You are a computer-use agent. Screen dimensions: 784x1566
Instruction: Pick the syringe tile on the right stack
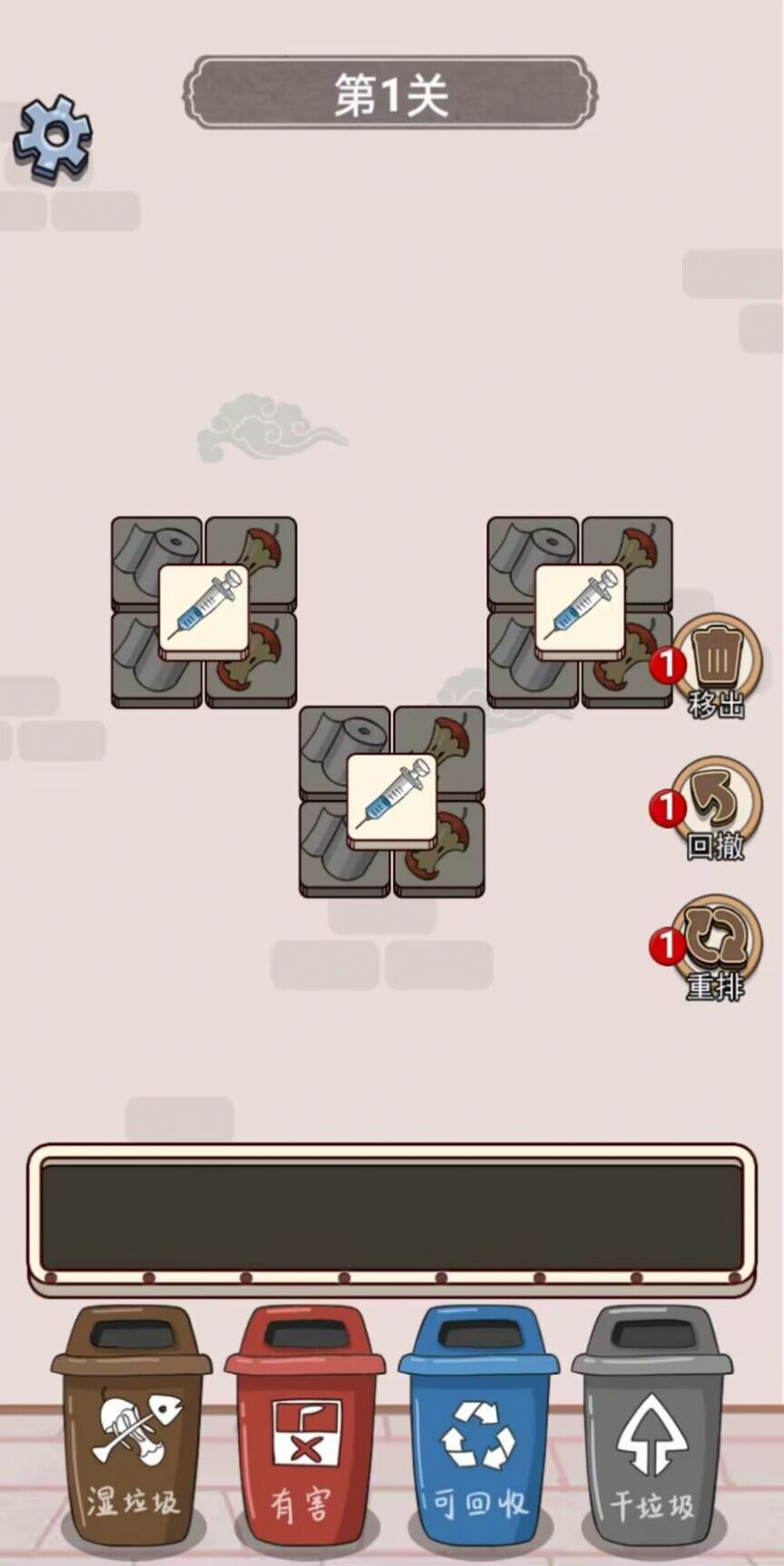coord(579,608)
